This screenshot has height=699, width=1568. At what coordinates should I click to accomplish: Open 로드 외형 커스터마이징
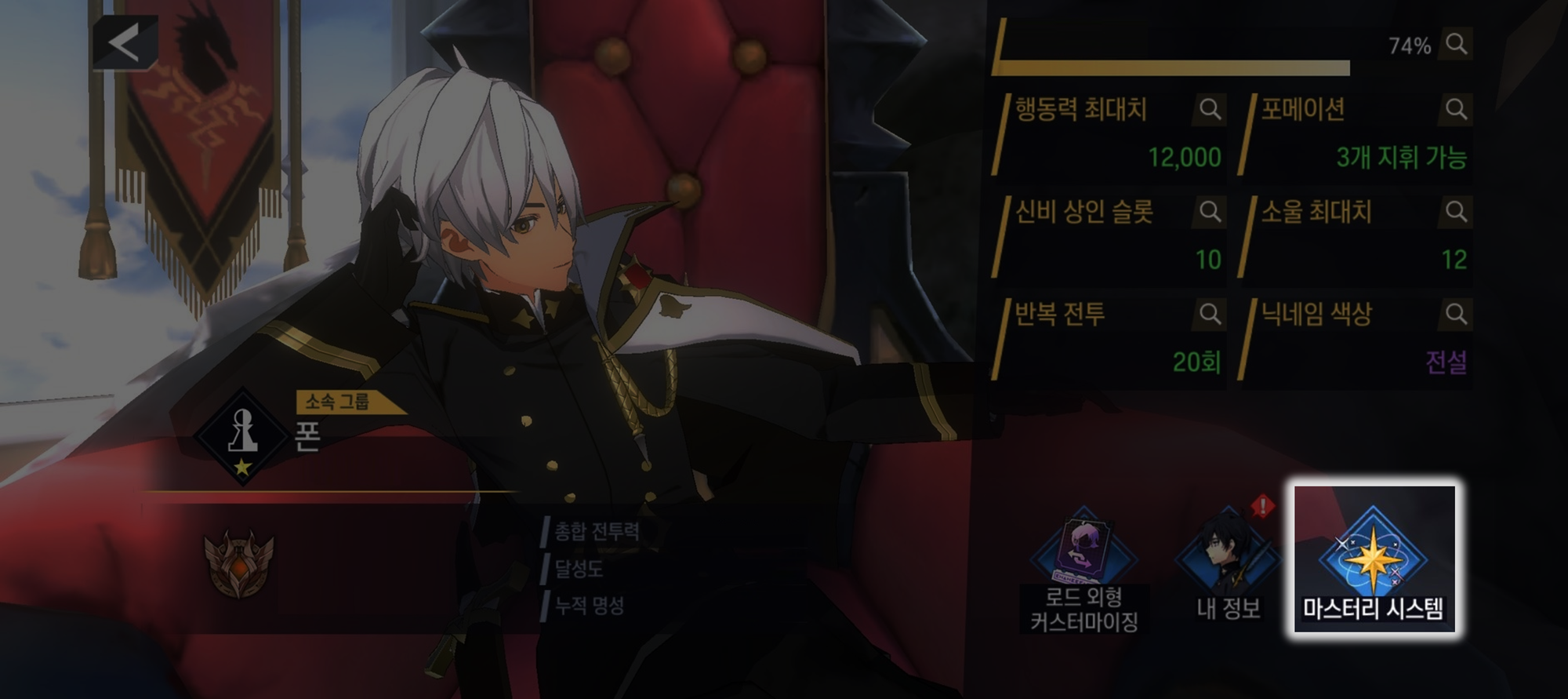1084,569
